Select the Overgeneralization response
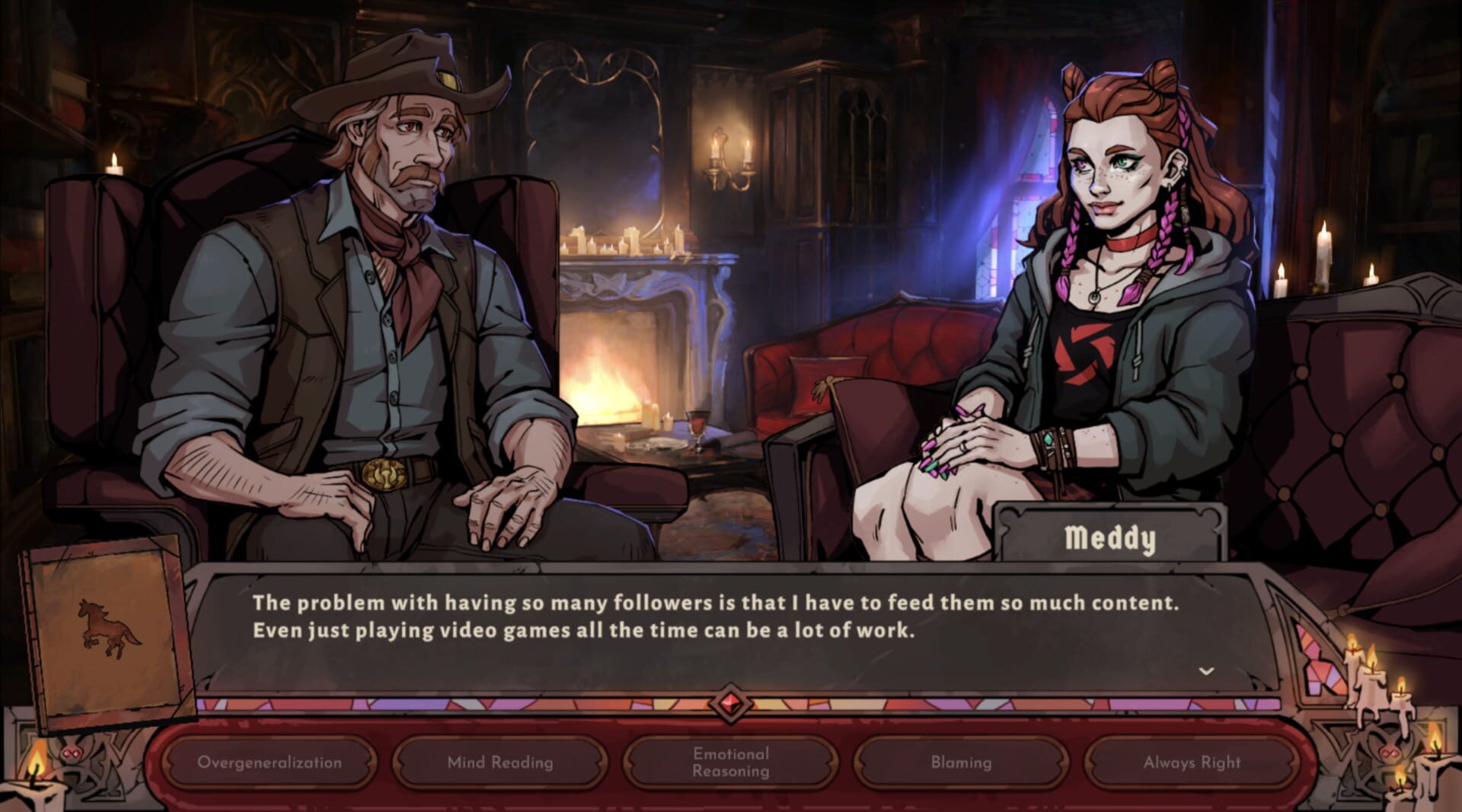Image resolution: width=1462 pixels, height=812 pixels. point(270,761)
